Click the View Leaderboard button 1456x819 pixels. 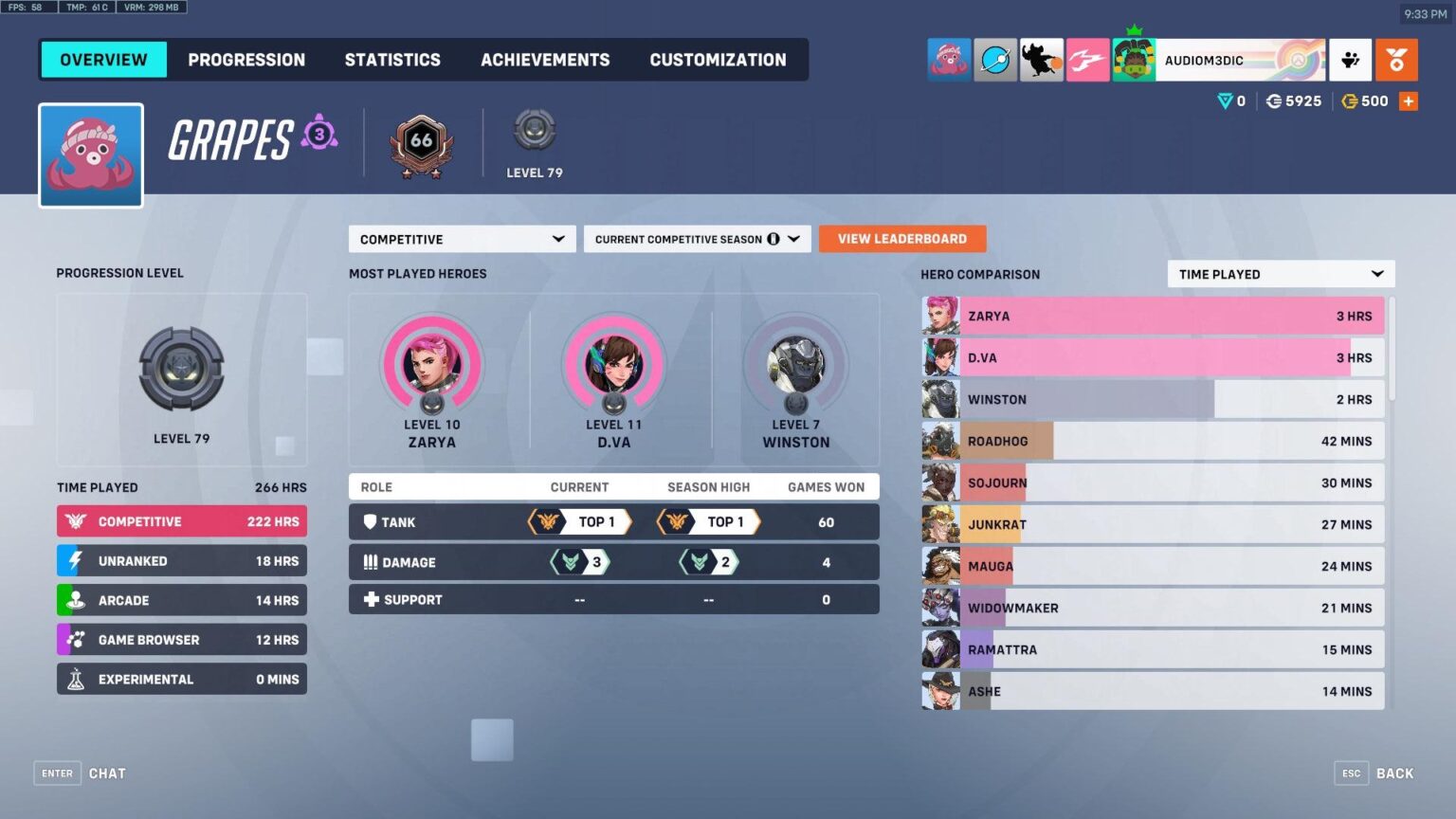(901, 239)
